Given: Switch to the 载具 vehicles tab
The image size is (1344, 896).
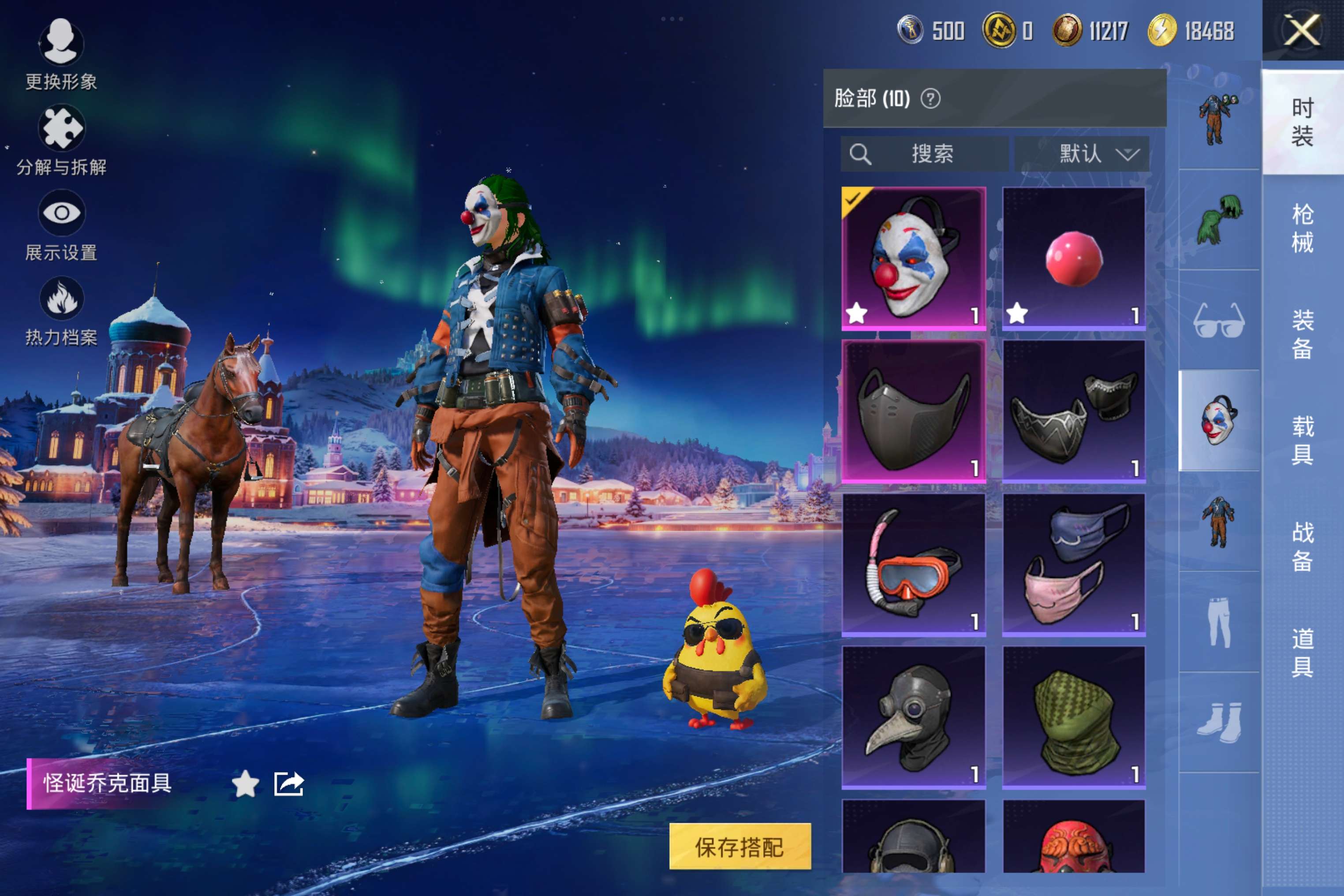Looking at the screenshot, I should point(1302,440).
